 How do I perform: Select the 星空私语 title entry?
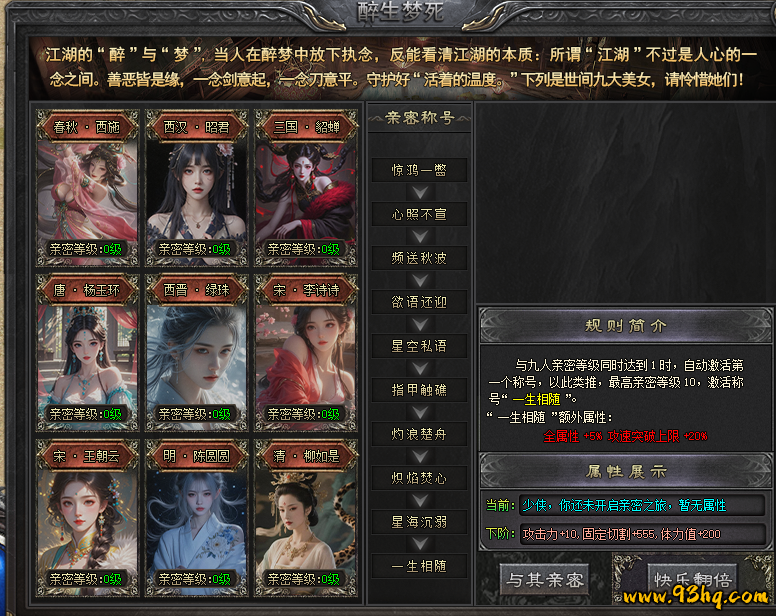tap(419, 345)
